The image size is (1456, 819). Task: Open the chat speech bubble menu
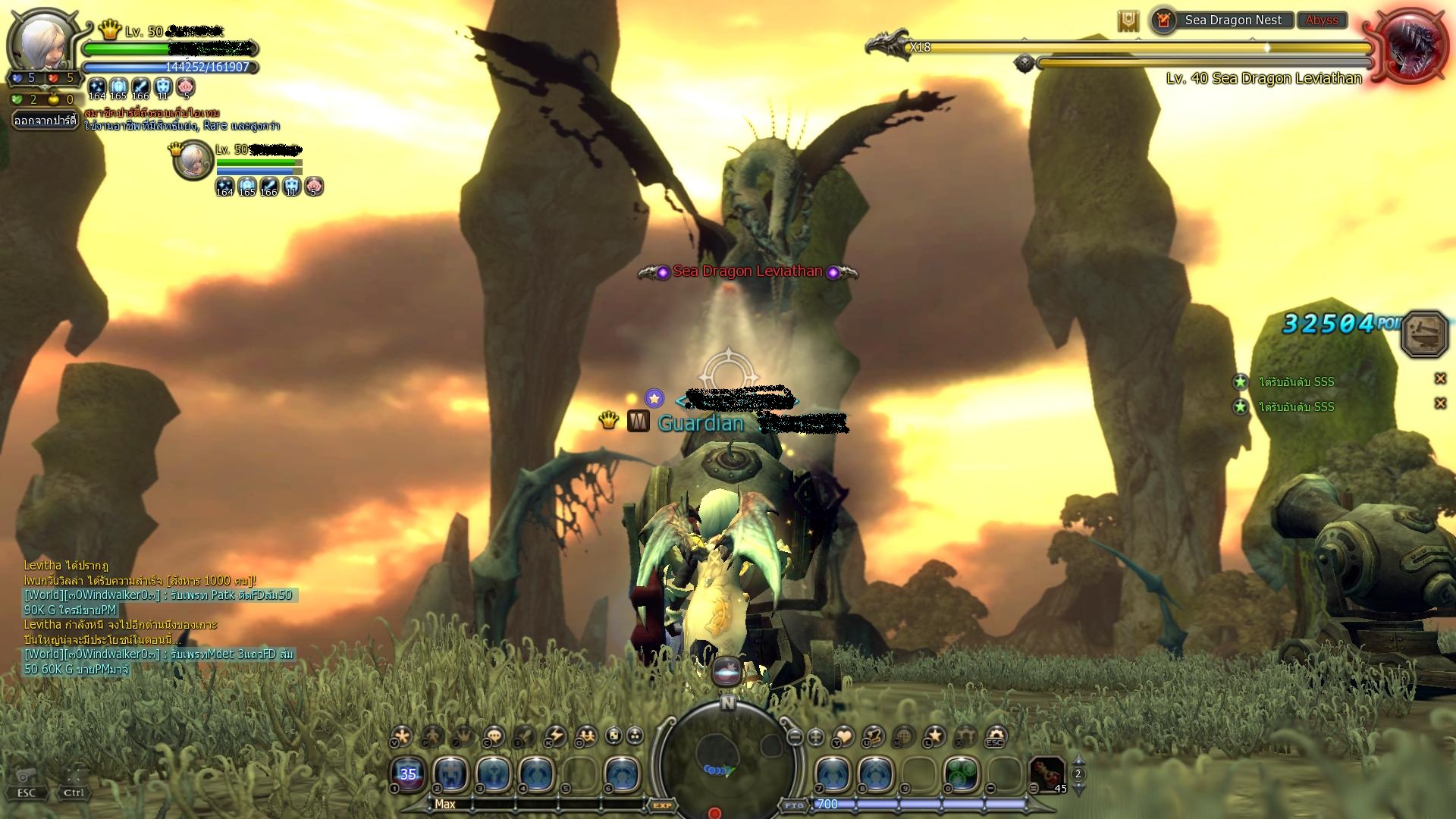(x=494, y=736)
